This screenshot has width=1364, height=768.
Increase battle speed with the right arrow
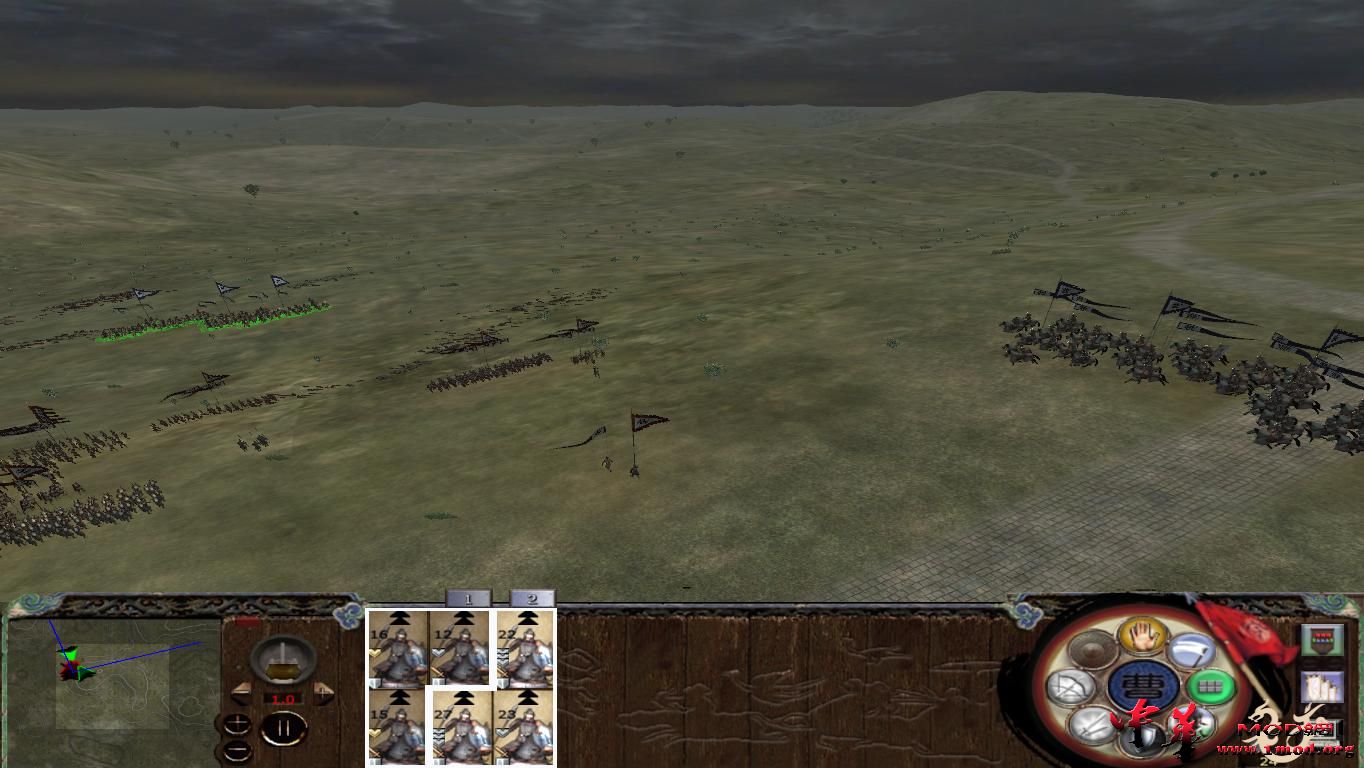click(323, 692)
